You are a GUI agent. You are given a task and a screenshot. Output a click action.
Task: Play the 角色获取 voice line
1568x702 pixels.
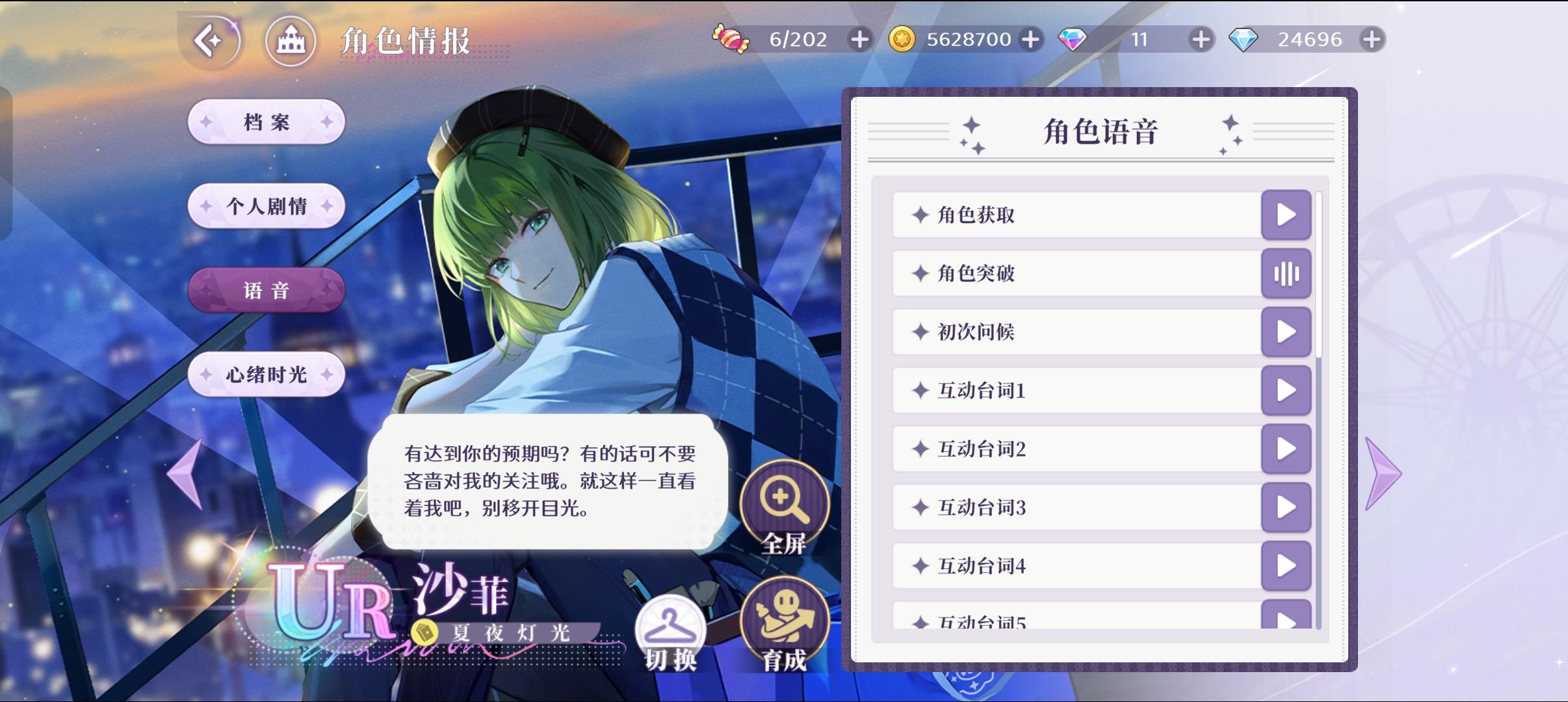click(x=1286, y=215)
